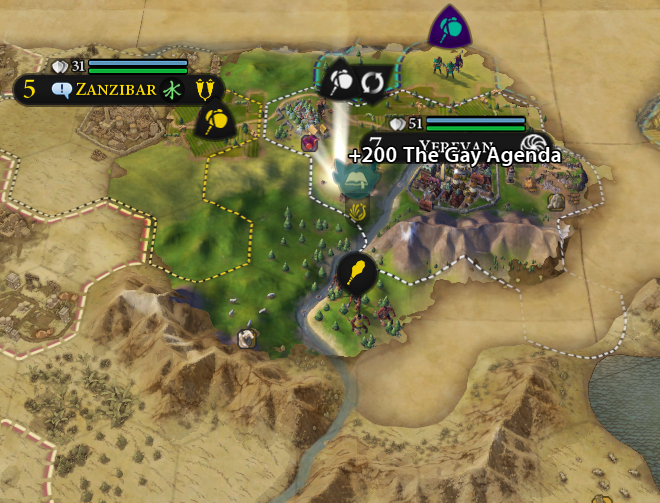The image size is (660, 503).
Task: Click the speech bubble icon on Zanzibar banner
Action: (x=61, y=90)
